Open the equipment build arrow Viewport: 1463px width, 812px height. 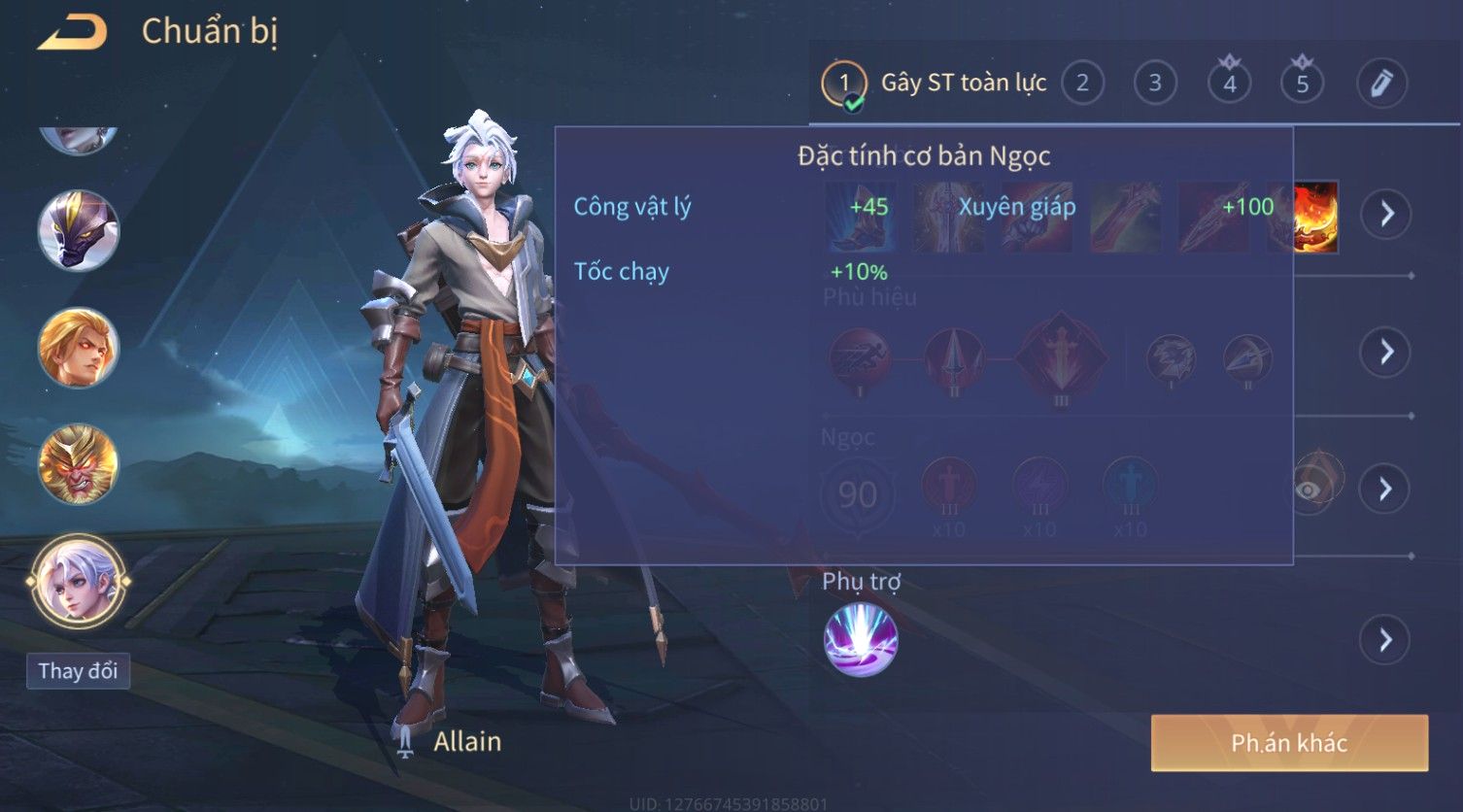tap(1386, 214)
